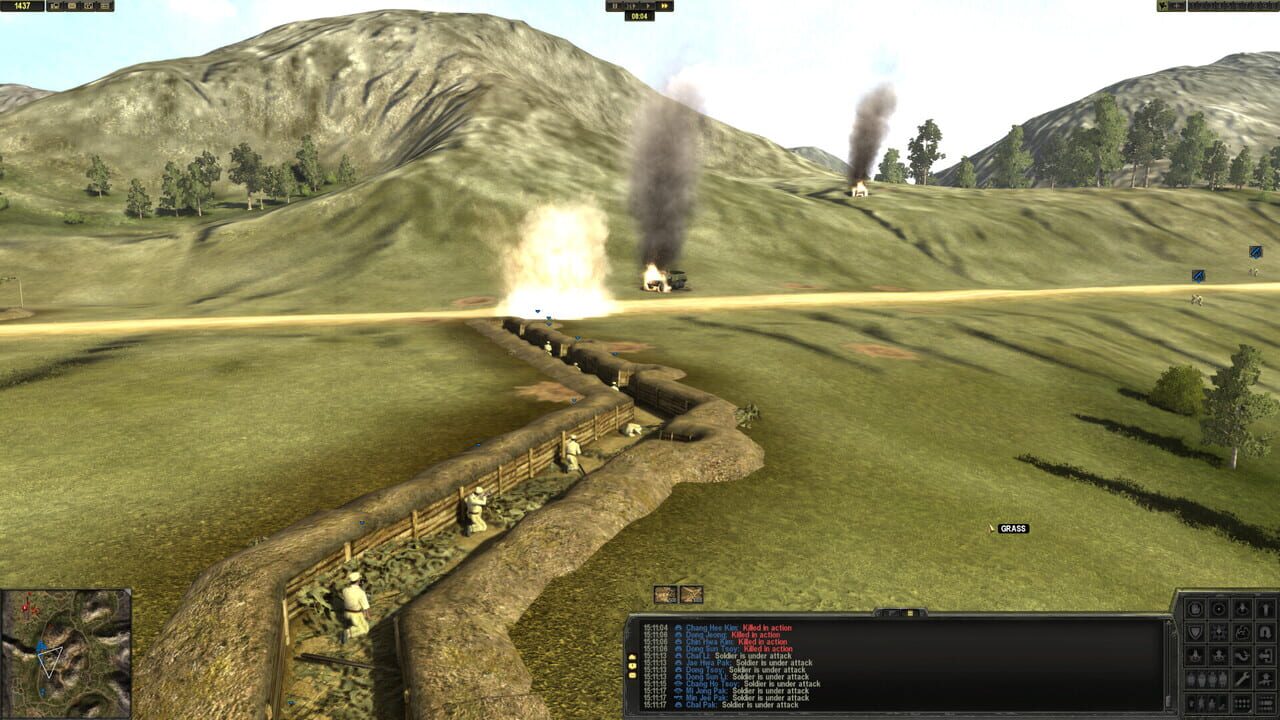Viewport: 1280px width, 720px height.
Task: Activate the defend order shield icon
Action: point(1196,631)
